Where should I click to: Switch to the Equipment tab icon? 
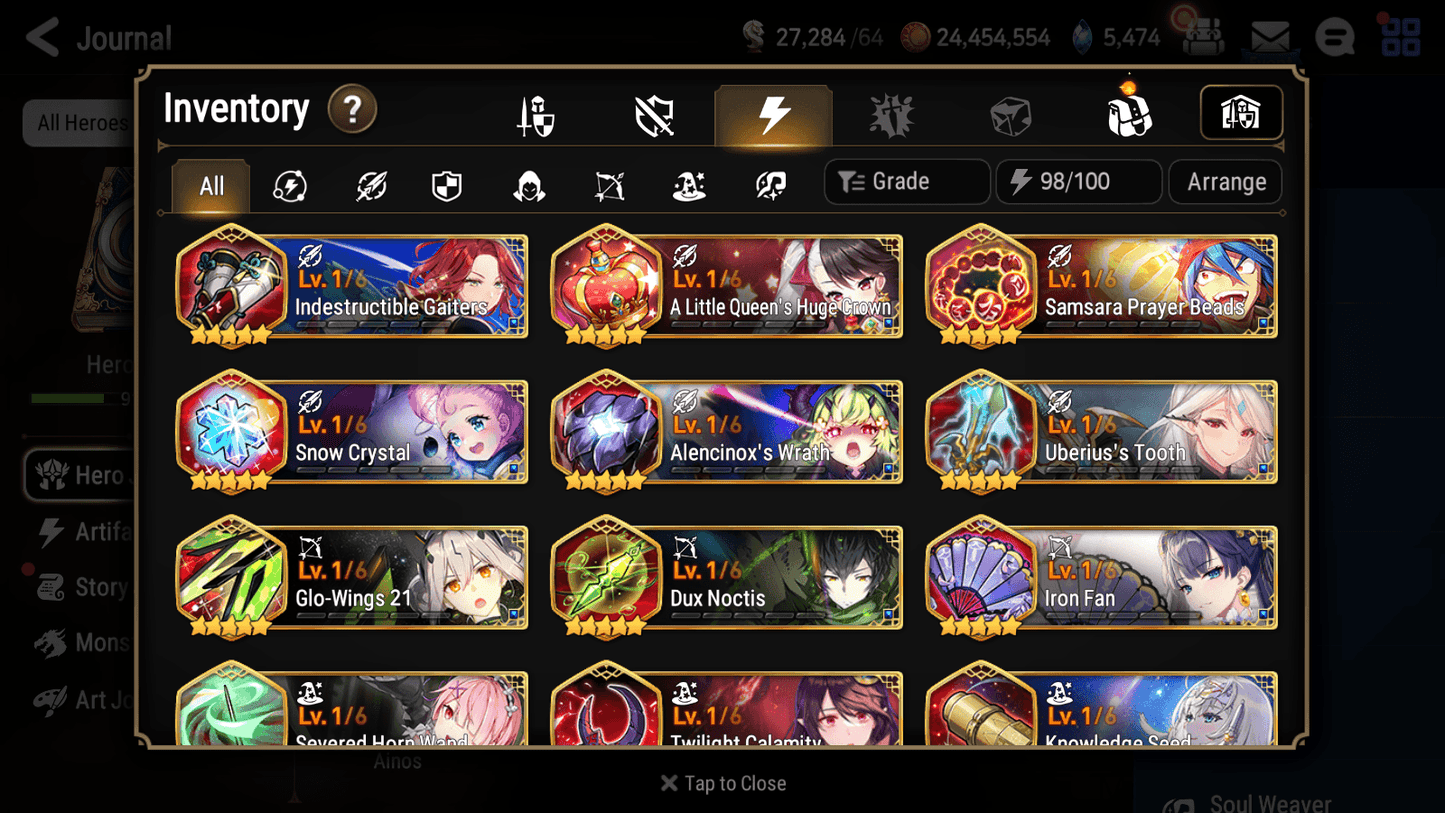point(535,114)
